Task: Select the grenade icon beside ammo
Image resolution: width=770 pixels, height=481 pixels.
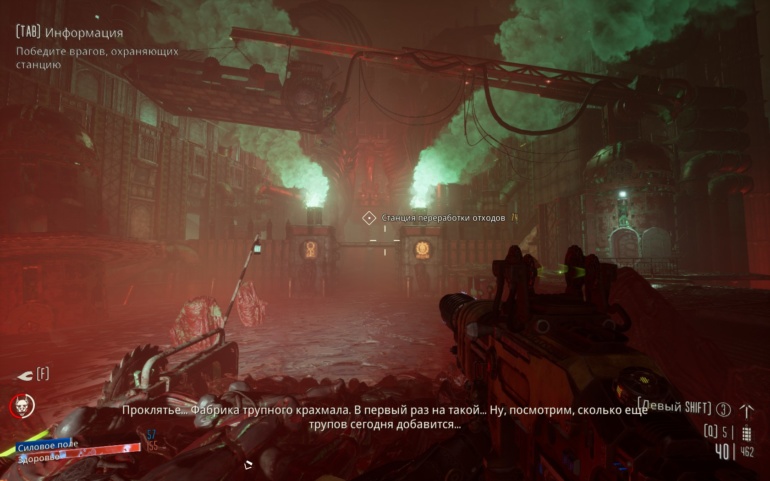Action: [746, 432]
